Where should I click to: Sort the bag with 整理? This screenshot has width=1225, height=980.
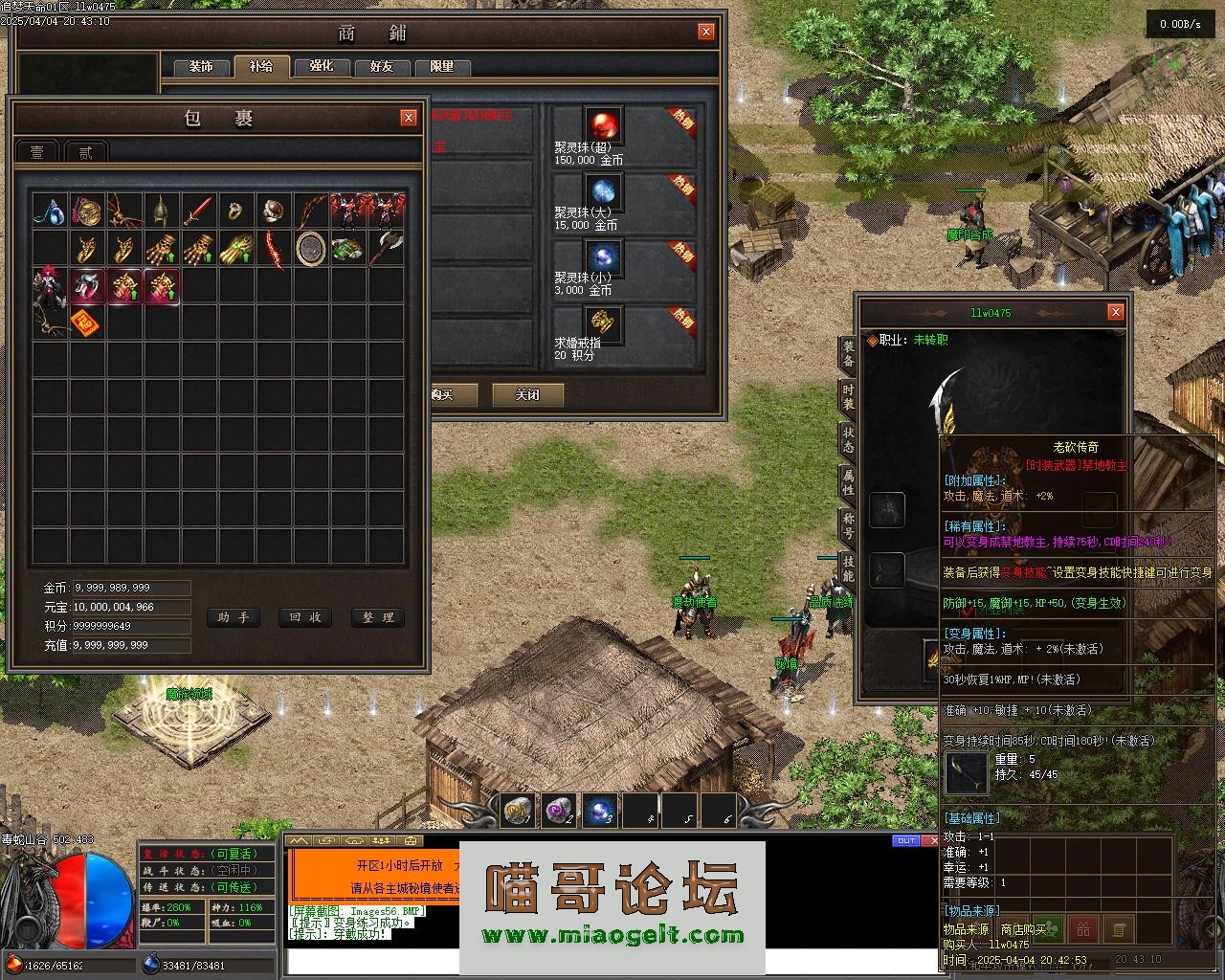377,617
